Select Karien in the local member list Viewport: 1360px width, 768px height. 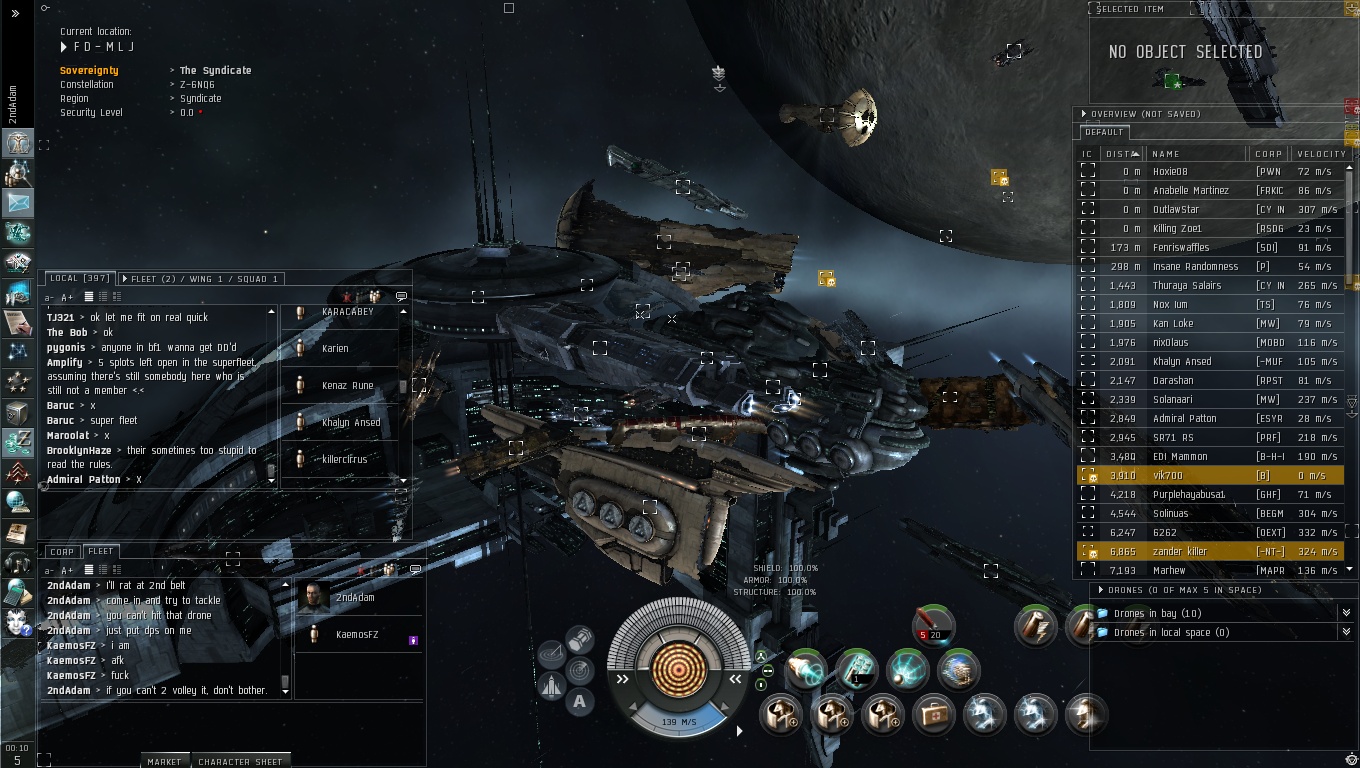(336, 348)
